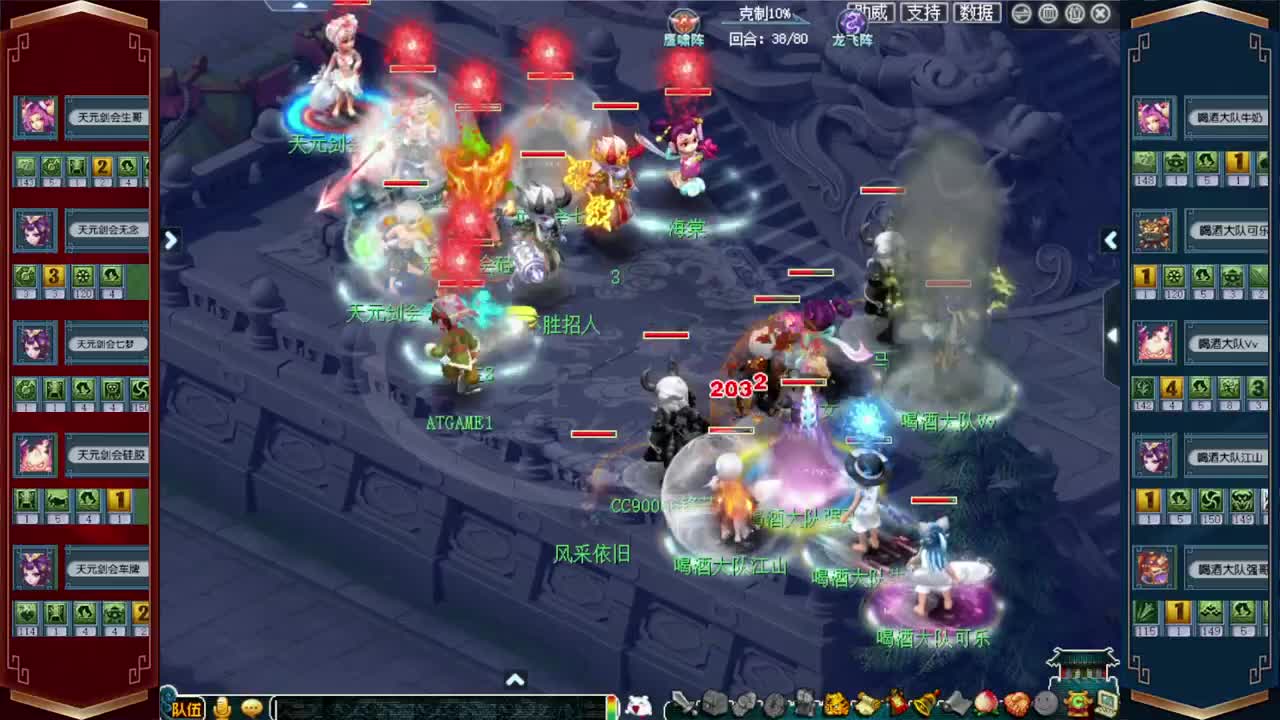Toggle the first circular control at top right
This screenshot has height=720, width=1280.
click(1019, 13)
